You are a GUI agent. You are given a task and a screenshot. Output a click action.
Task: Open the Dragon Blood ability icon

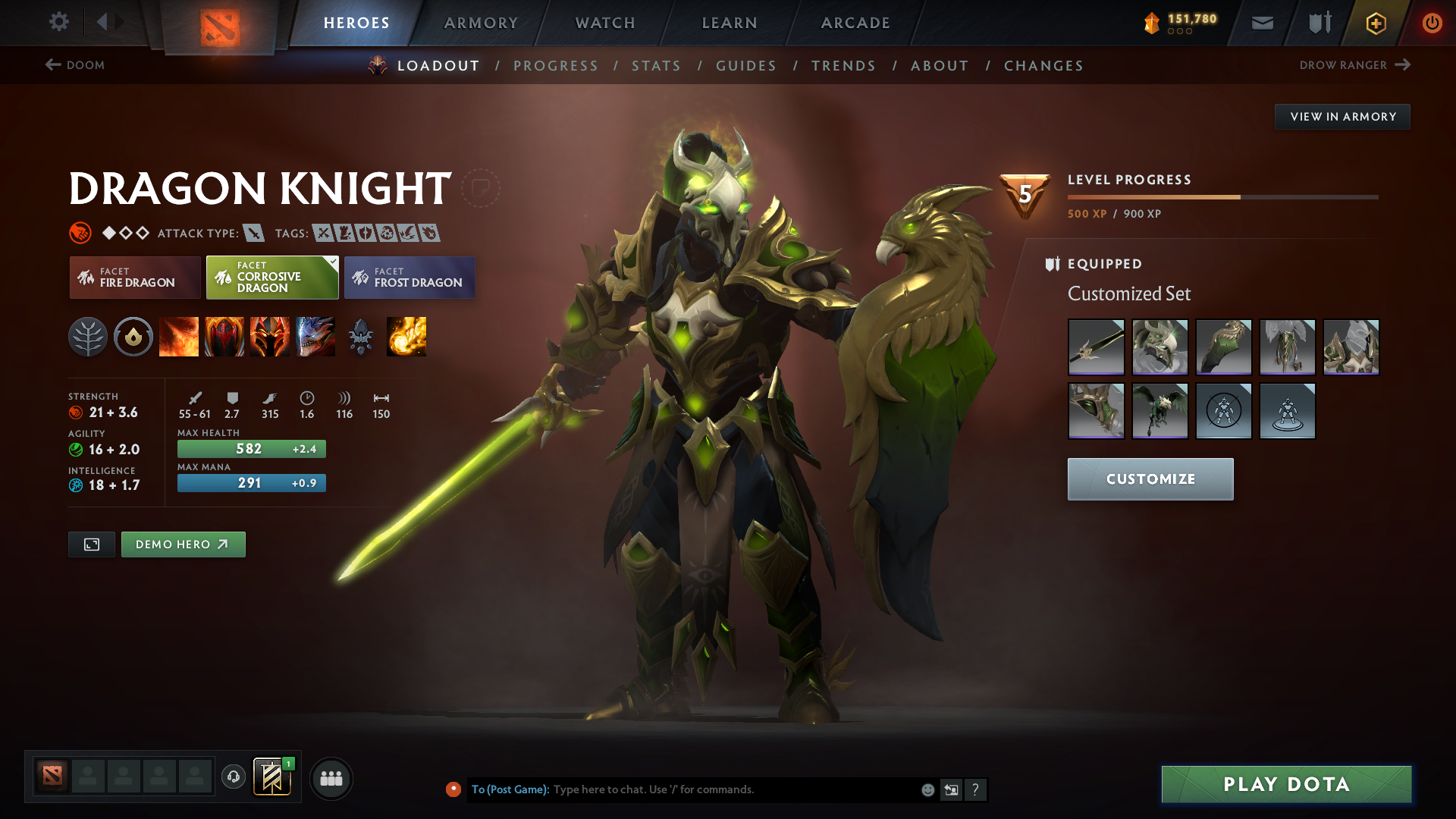[270, 337]
